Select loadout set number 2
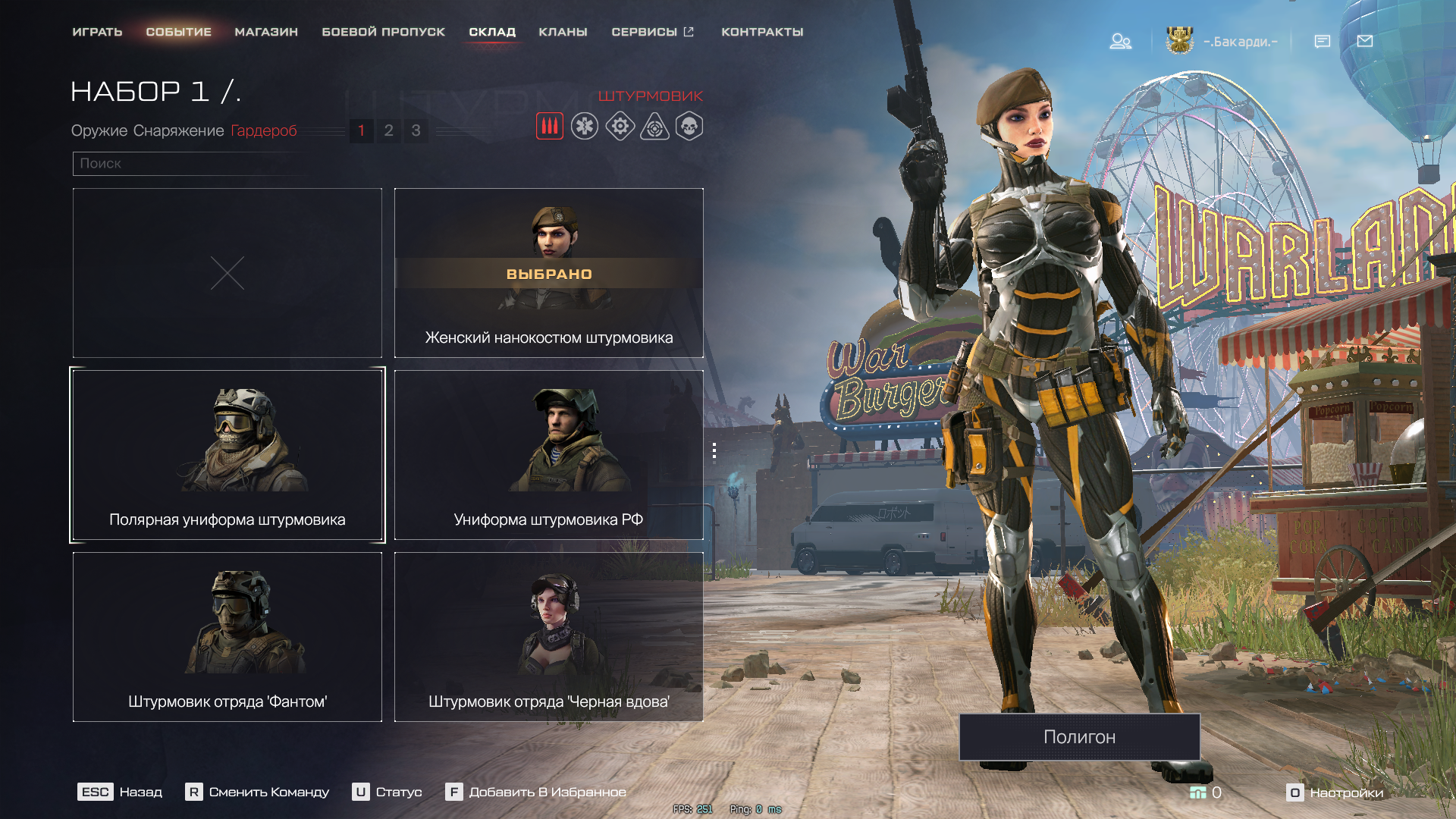Viewport: 1456px width, 819px height. click(388, 130)
